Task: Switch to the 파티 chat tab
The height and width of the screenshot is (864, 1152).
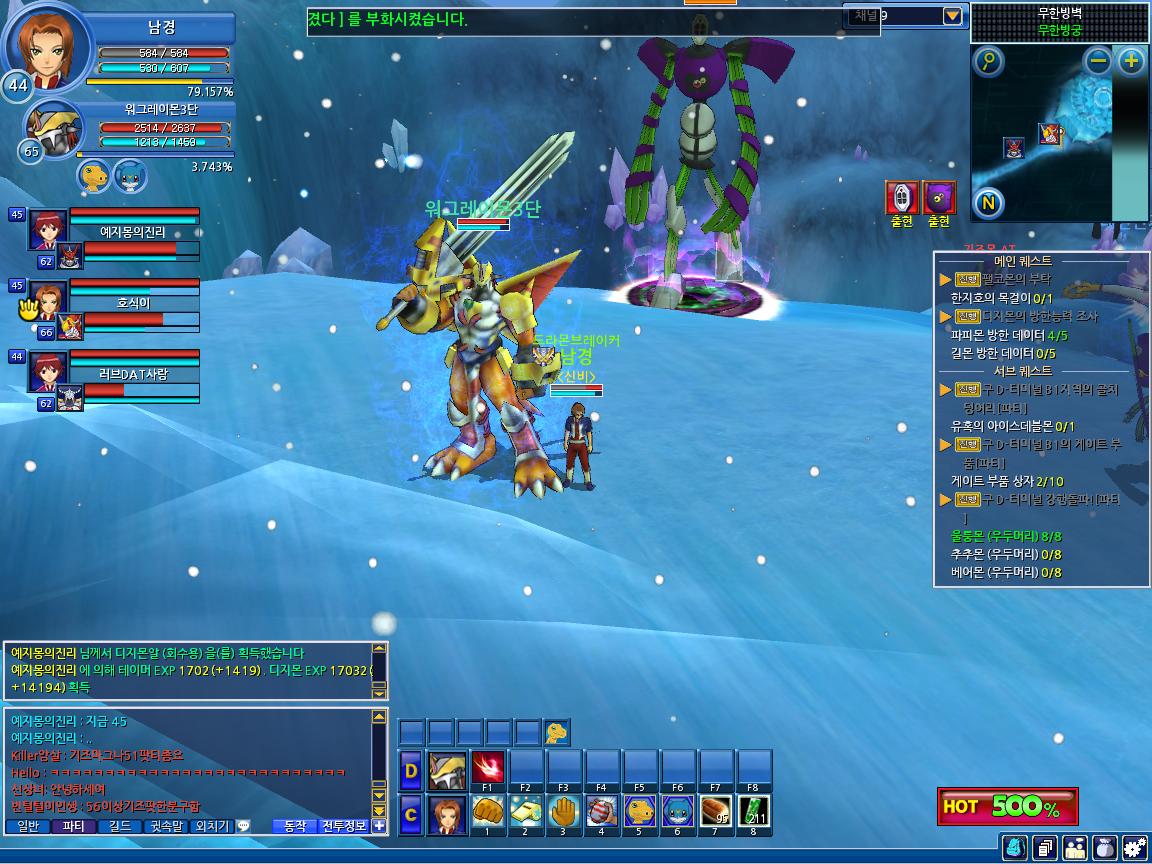Action: [73, 826]
